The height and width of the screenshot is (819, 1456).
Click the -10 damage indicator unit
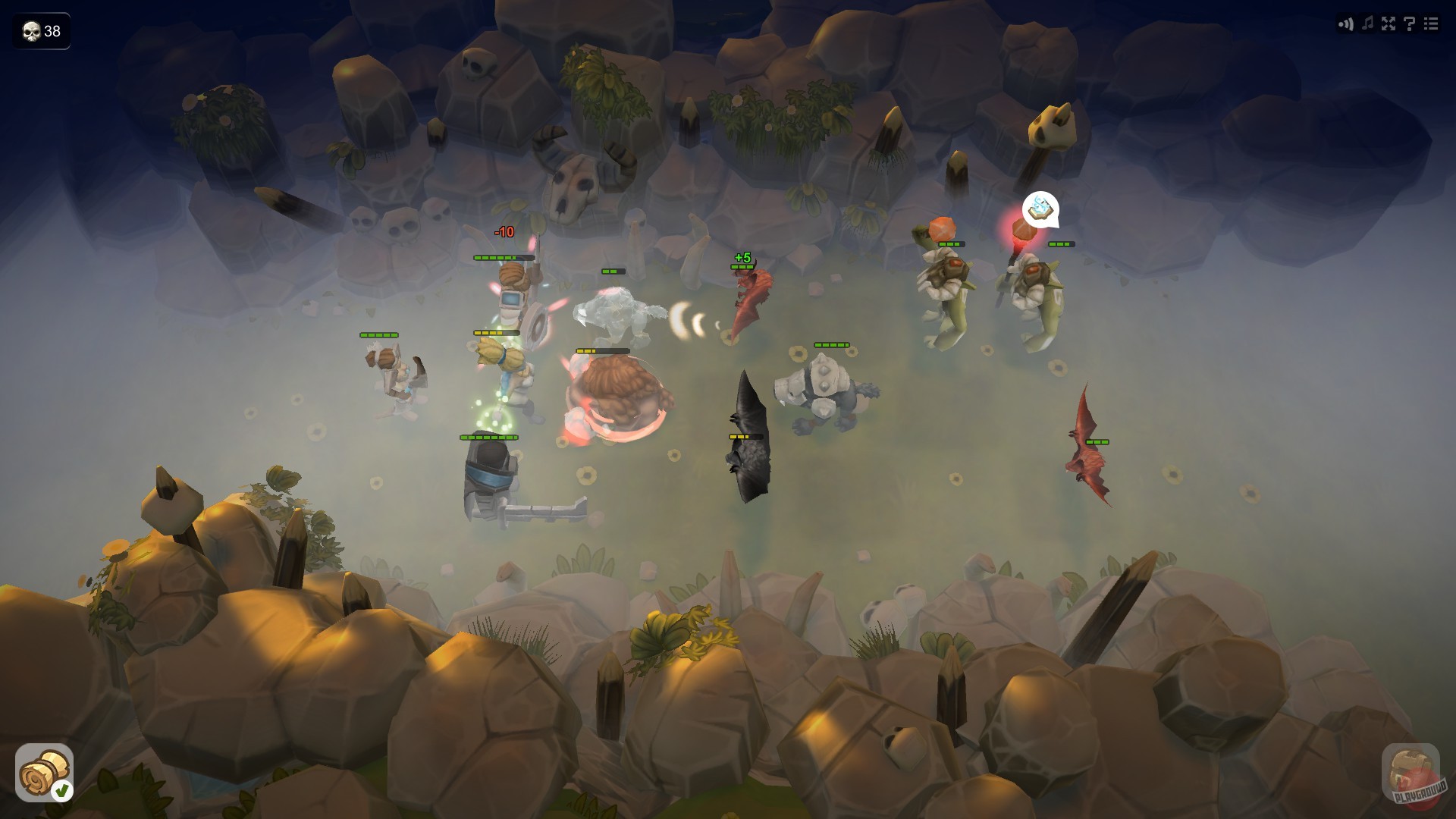pos(504,231)
